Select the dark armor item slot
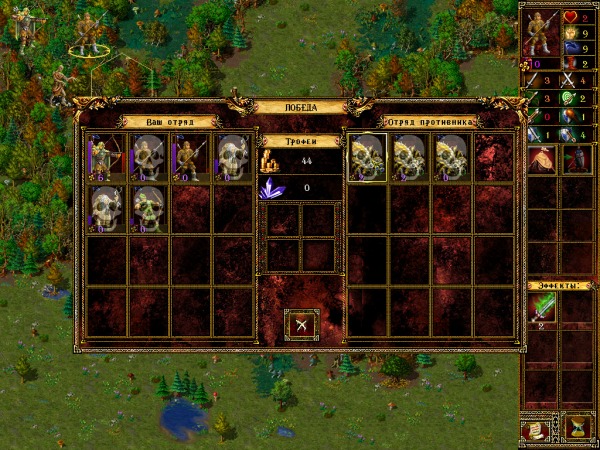Viewport: 600px width, 450px height. [576, 159]
